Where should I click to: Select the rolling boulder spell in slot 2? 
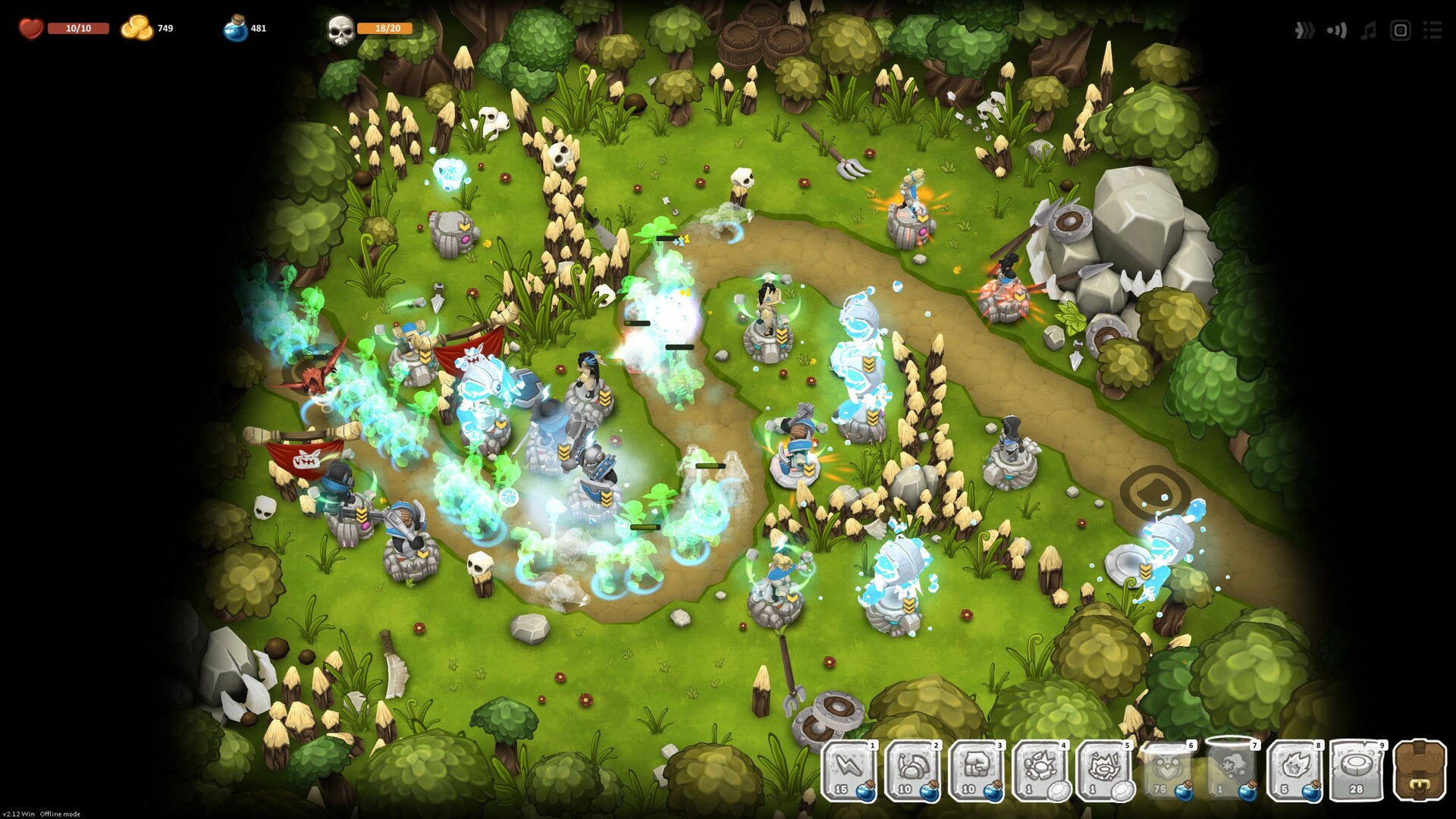(x=912, y=773)
